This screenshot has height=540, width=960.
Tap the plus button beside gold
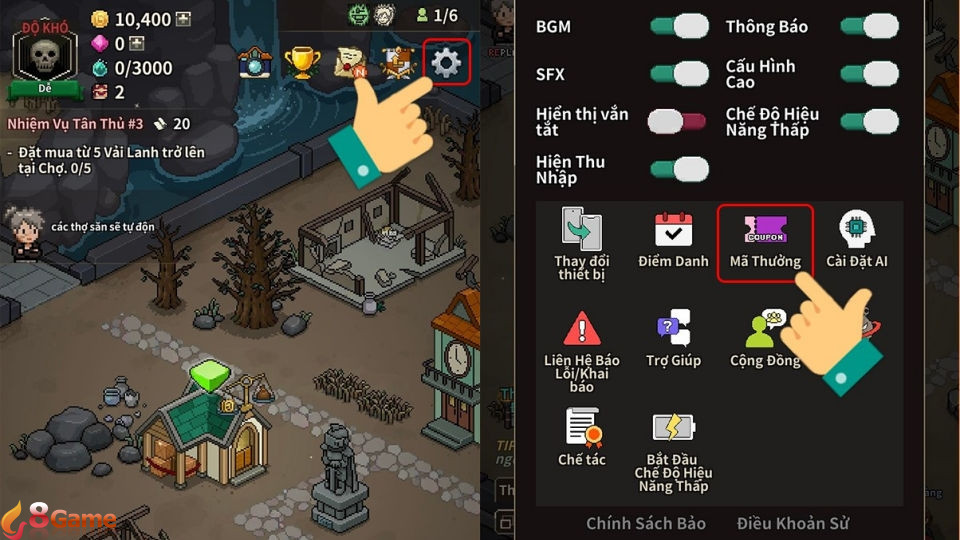[183, 19]
